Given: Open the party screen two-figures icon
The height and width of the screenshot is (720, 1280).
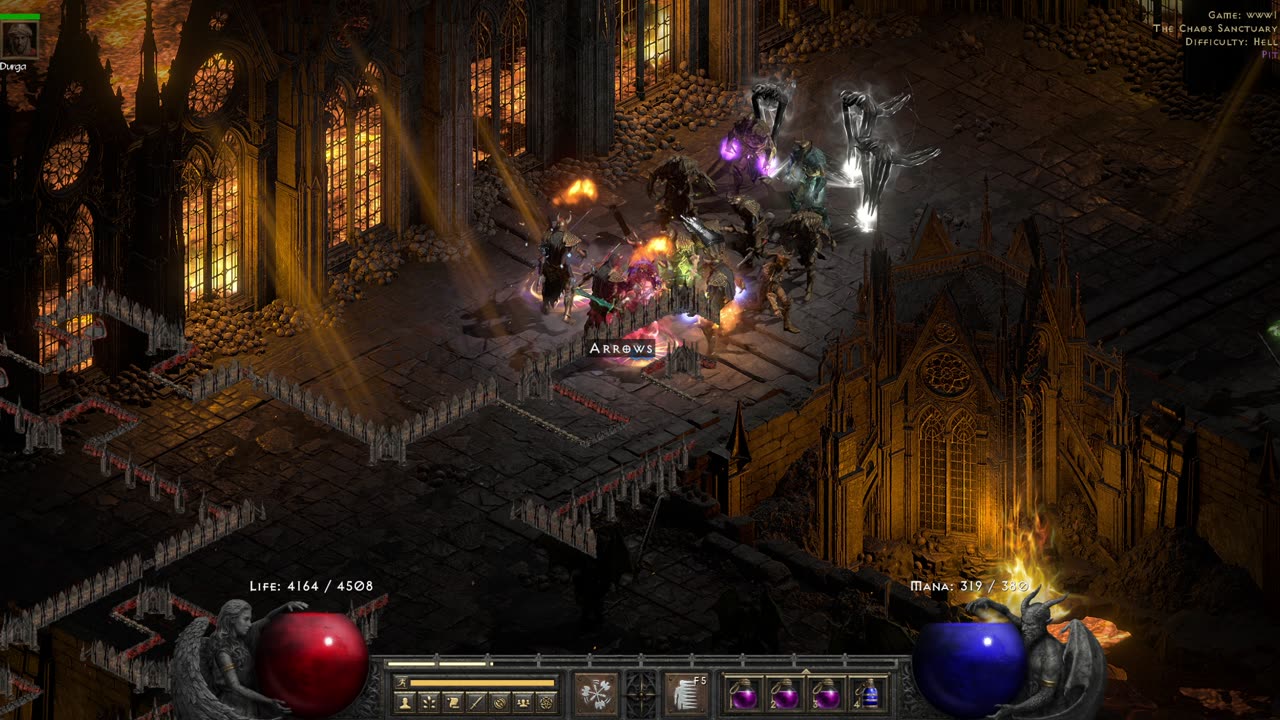Looking at the screenshot, I should (x=522, y=702).
